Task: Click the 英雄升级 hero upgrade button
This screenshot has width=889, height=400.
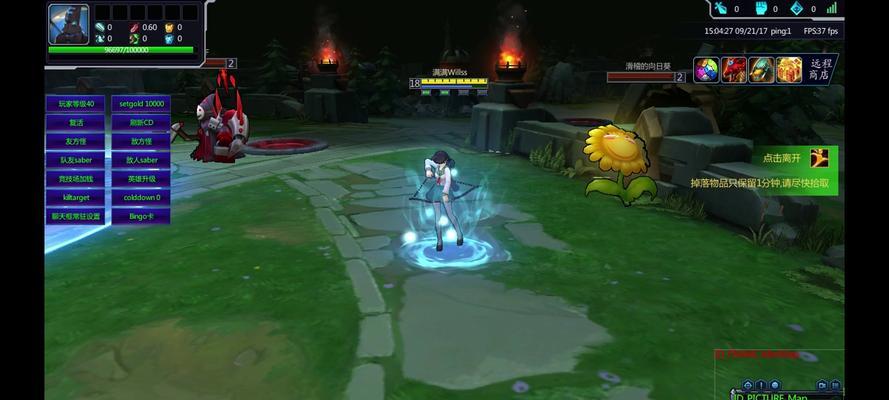Action: coord(141,178)
